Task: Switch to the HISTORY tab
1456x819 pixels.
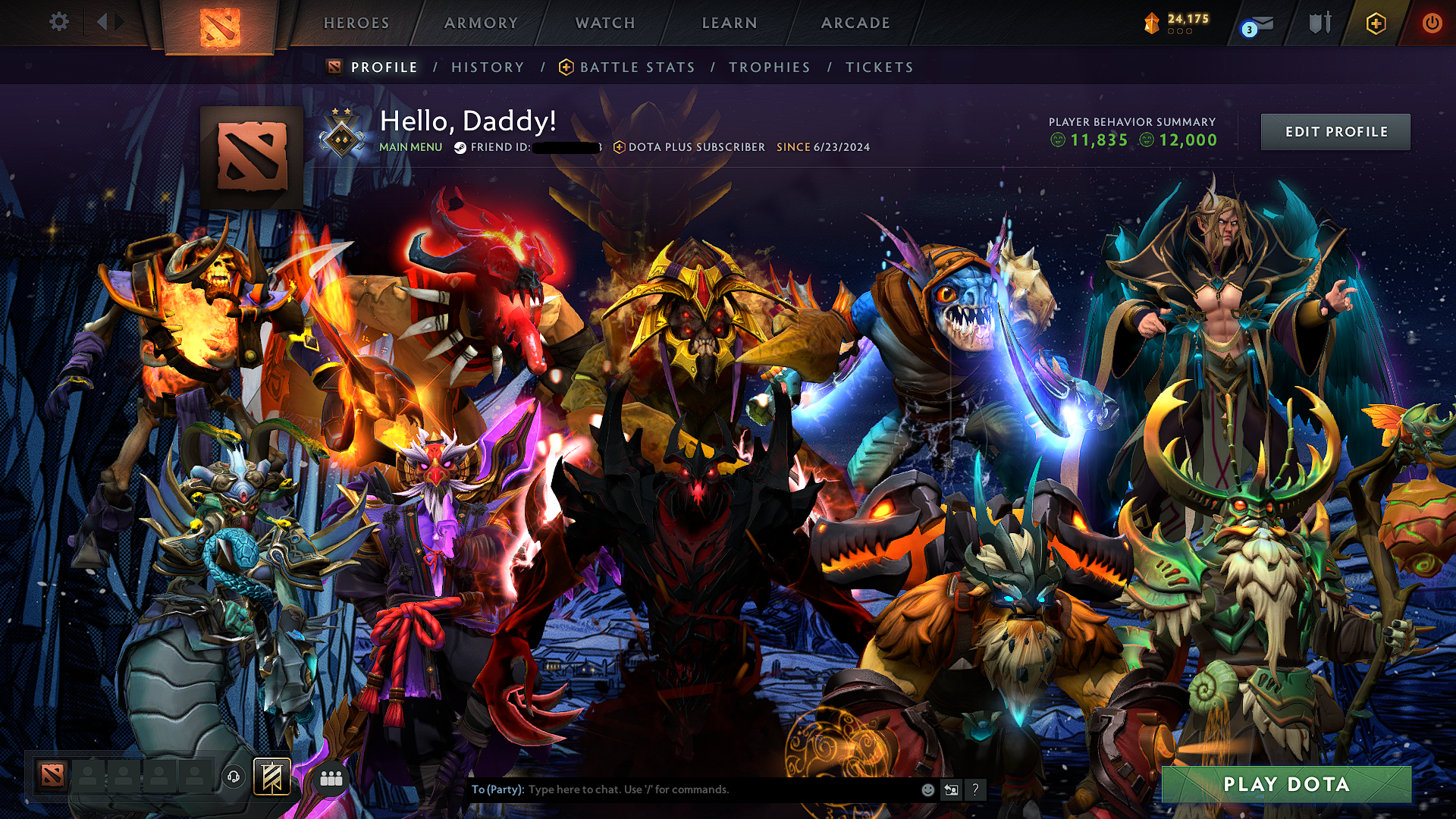Action: tap(487, 67)
